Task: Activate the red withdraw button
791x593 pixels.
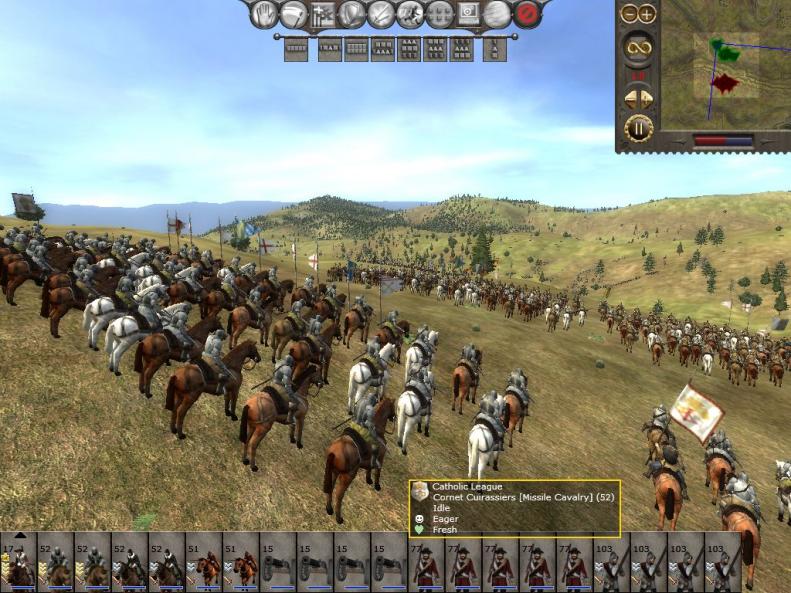Action: click(527, 14)
